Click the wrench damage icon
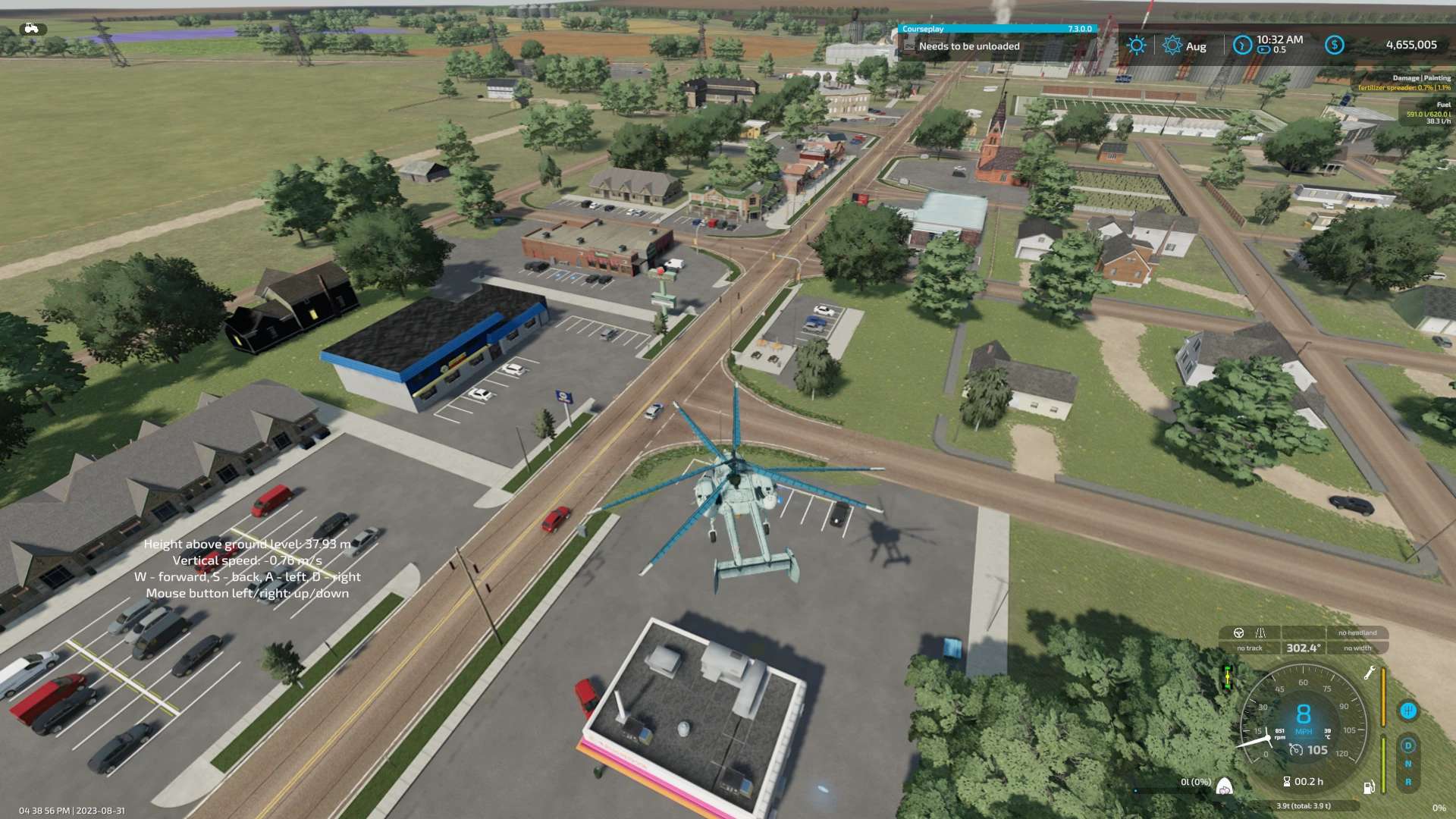Image resolution: width=1456 pixels, height=819 pixels. 1370,673
